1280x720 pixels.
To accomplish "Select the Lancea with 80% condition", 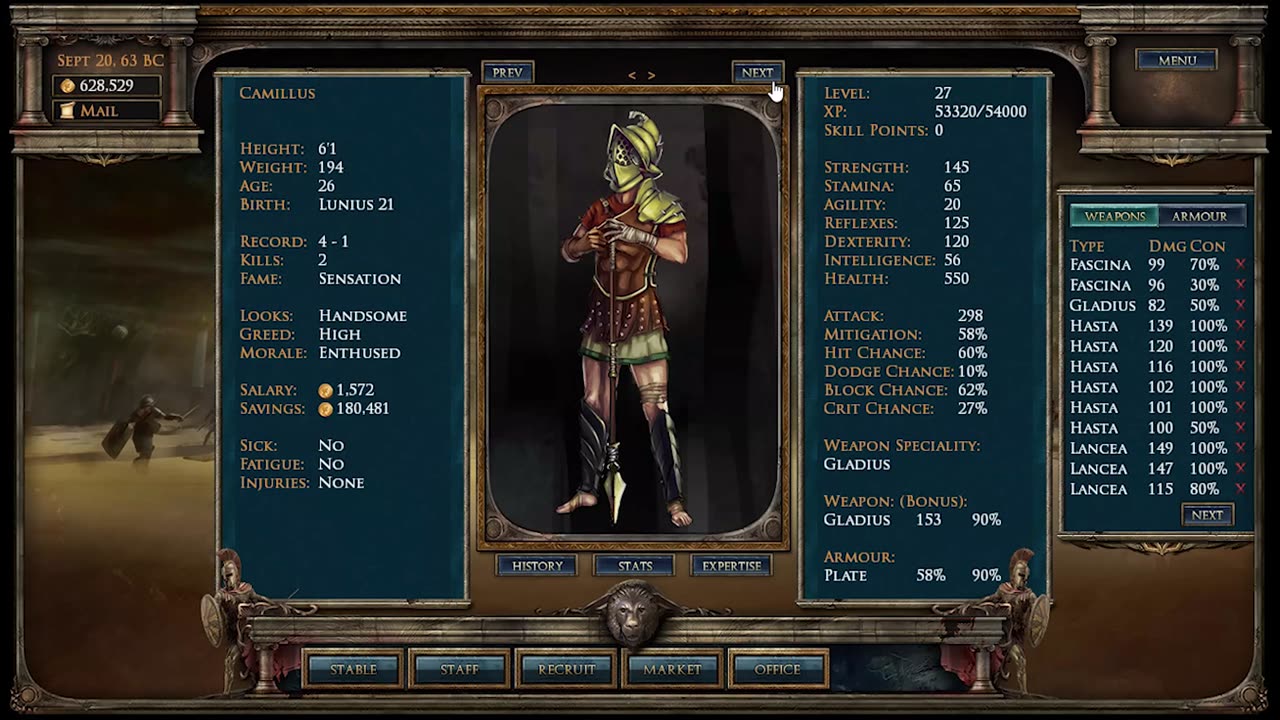I will coord(1099,489).
